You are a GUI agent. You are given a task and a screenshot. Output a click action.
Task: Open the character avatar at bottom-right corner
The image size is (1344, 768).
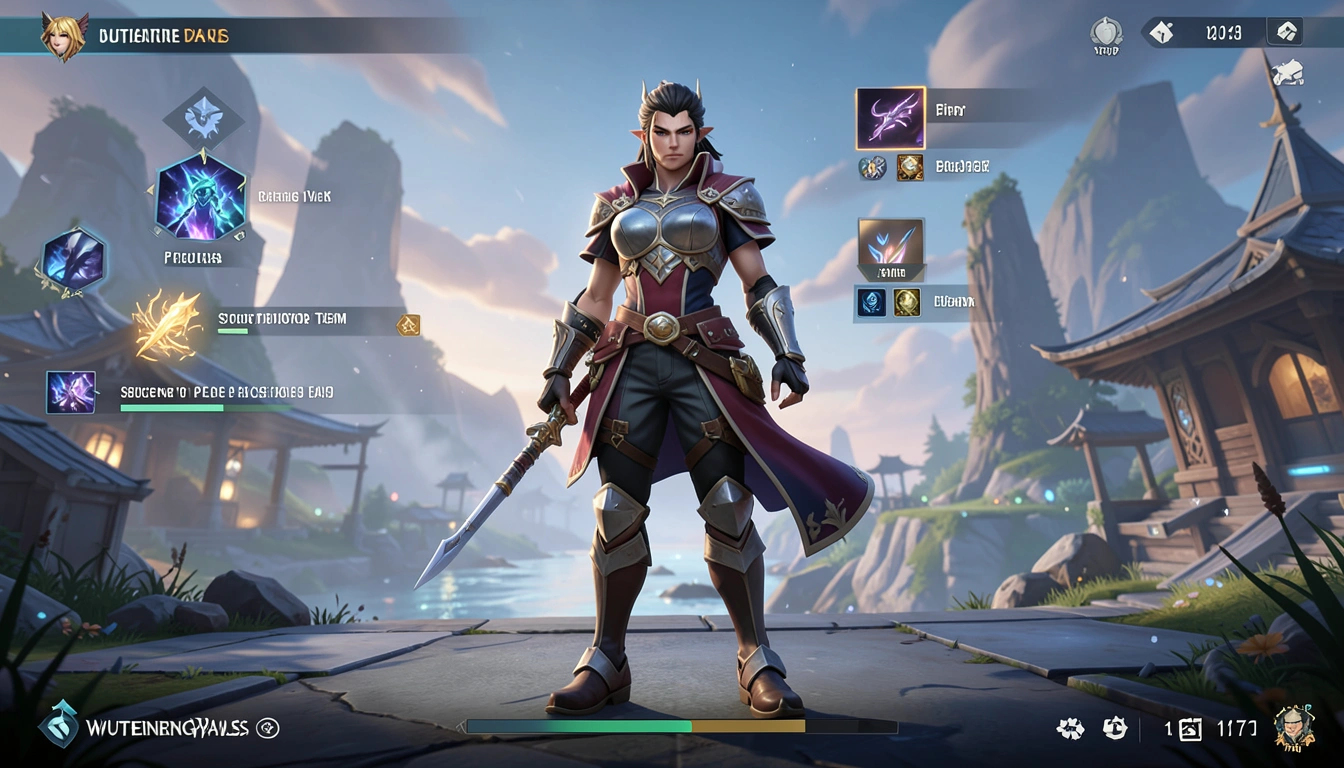click(1293, 727)
